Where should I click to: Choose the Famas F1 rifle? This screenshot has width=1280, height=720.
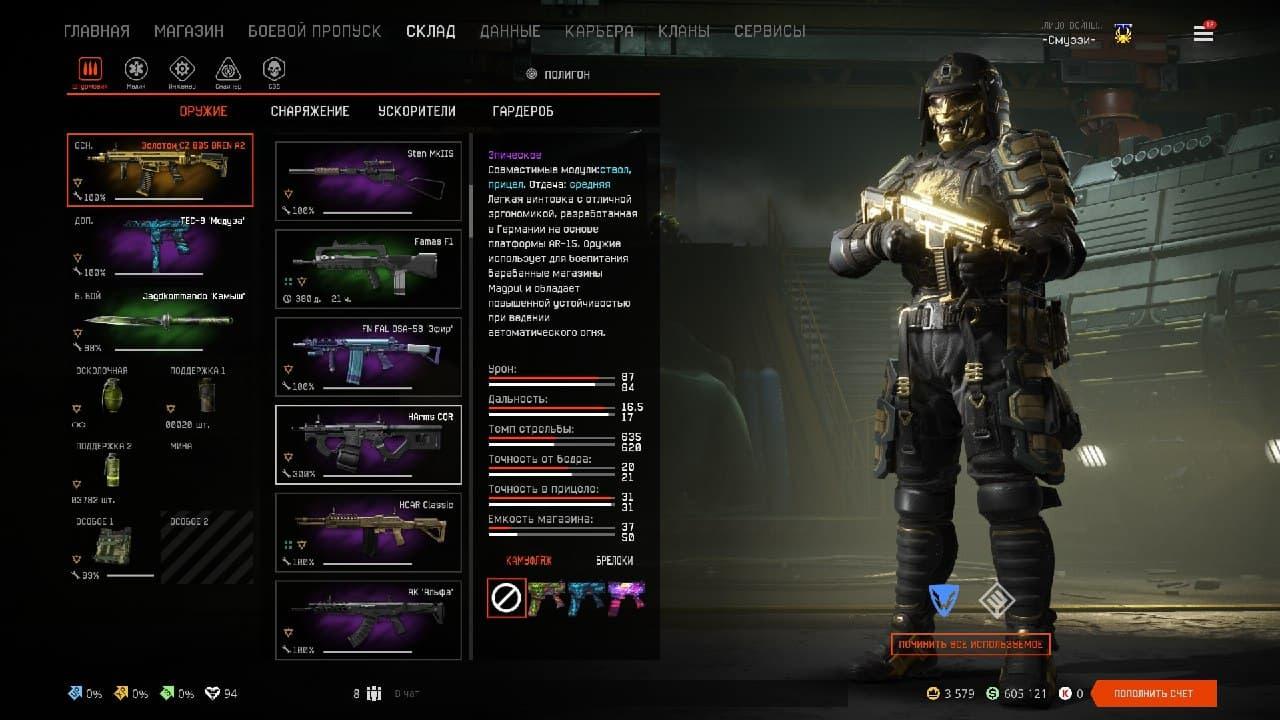(368, 269)
